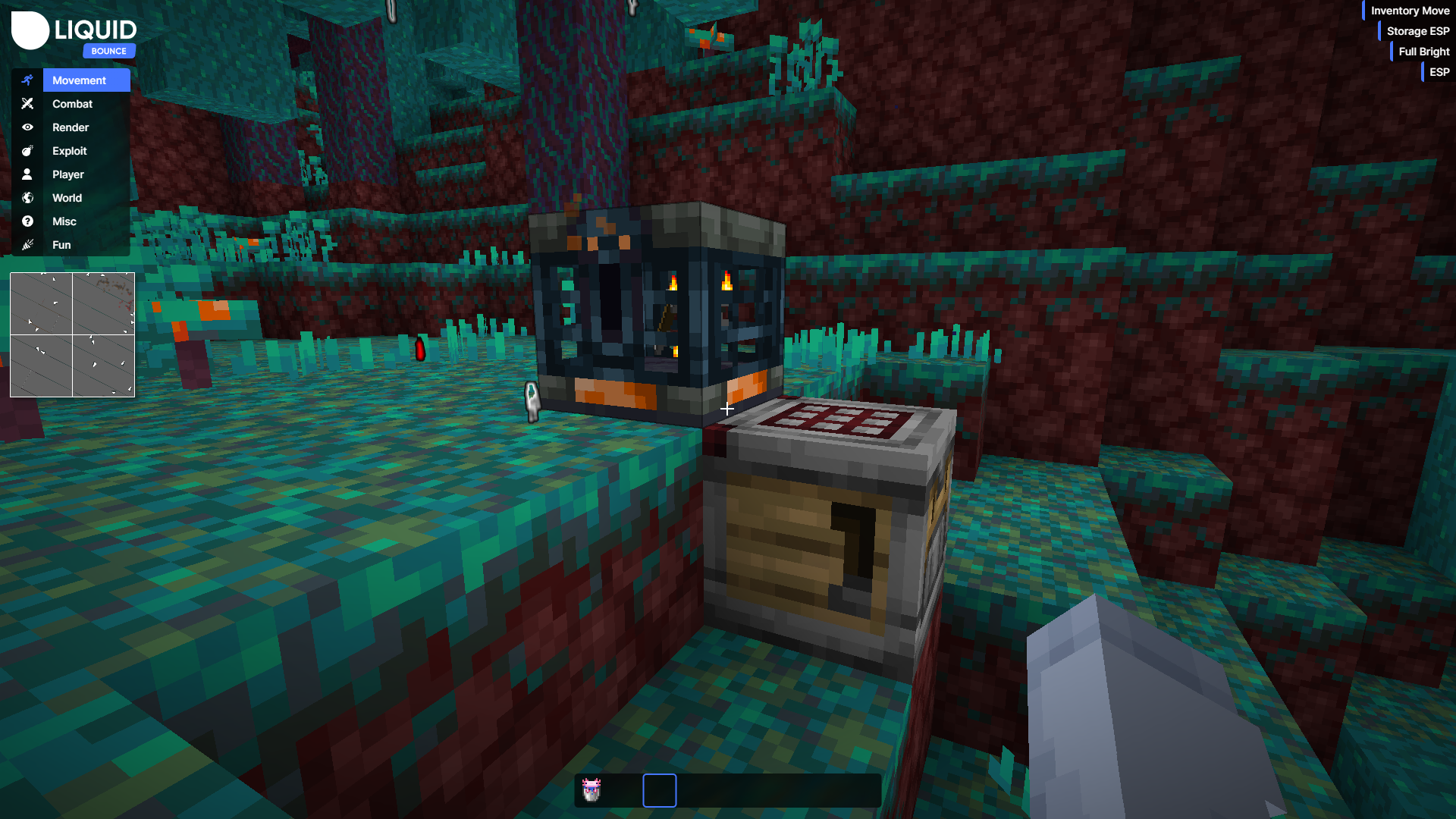The height and width of the screenshot is (819, 1456).
Task: Click the Exploit bomb icon
Action: (28, 150)
